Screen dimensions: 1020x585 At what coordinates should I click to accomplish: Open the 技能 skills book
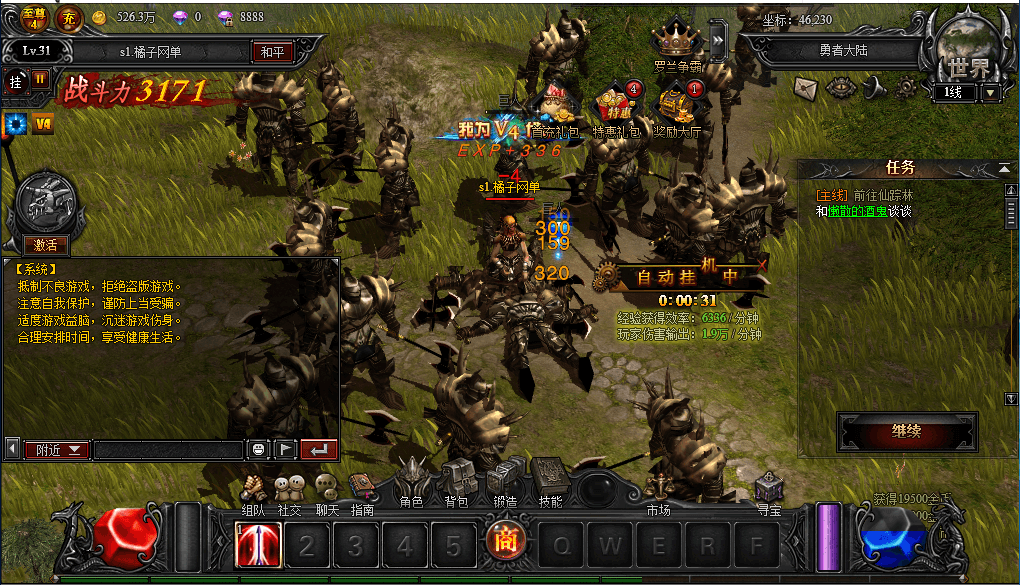550,480
